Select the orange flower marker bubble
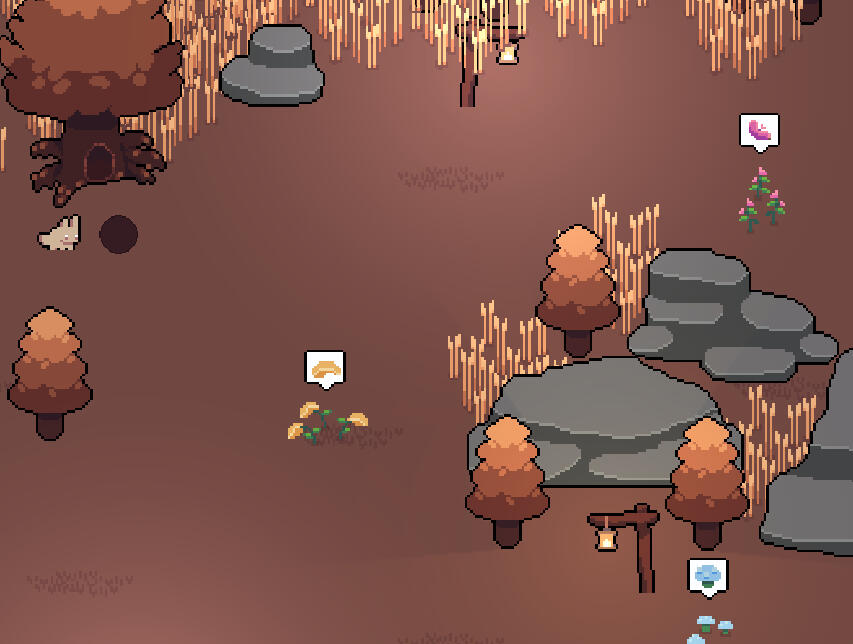This screenshot has height=644, width=853. coord(325,369)
